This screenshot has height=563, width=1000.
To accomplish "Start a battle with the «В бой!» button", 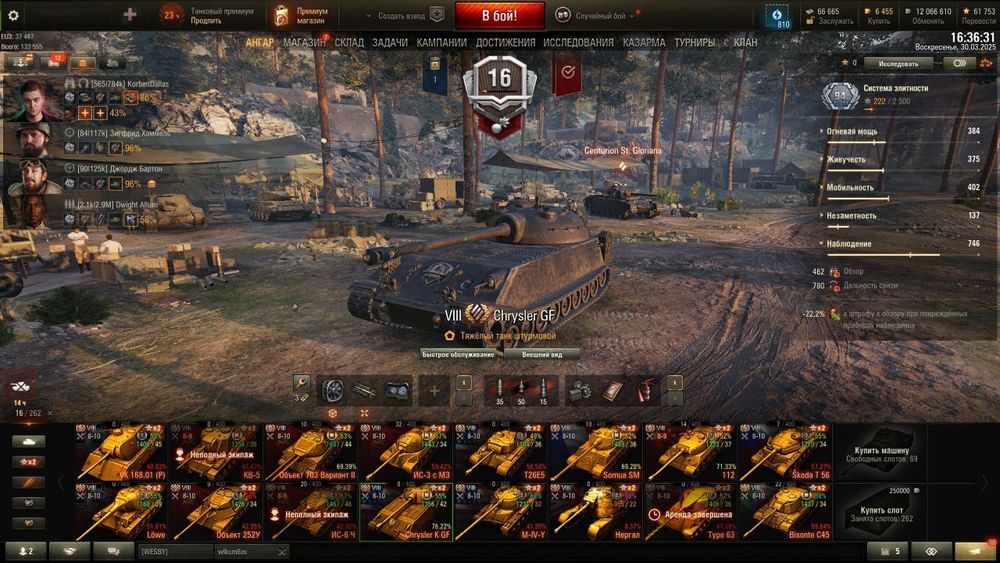I will click(x=499, y=15).
